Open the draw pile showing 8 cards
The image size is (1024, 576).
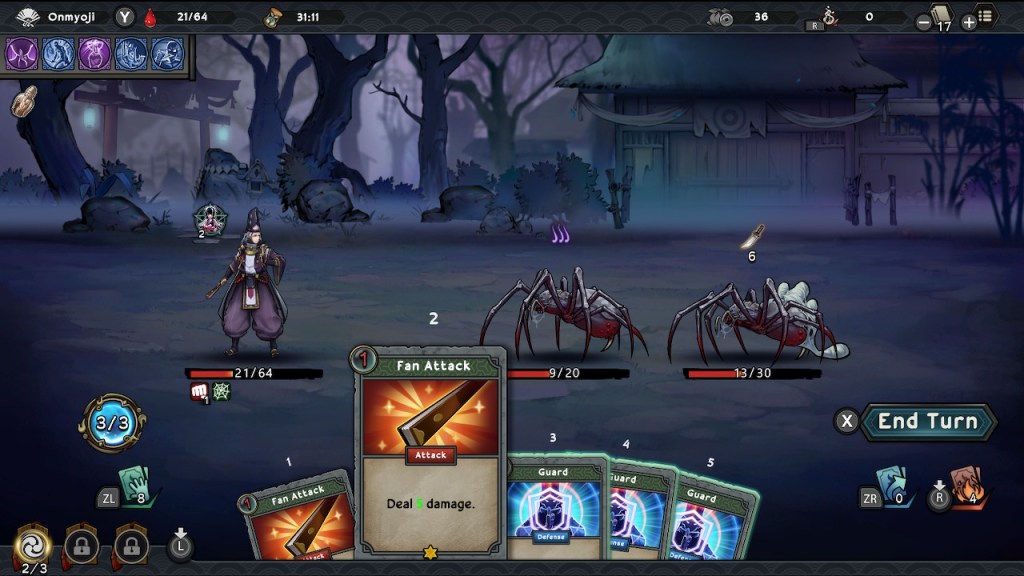tap(133, 486)
